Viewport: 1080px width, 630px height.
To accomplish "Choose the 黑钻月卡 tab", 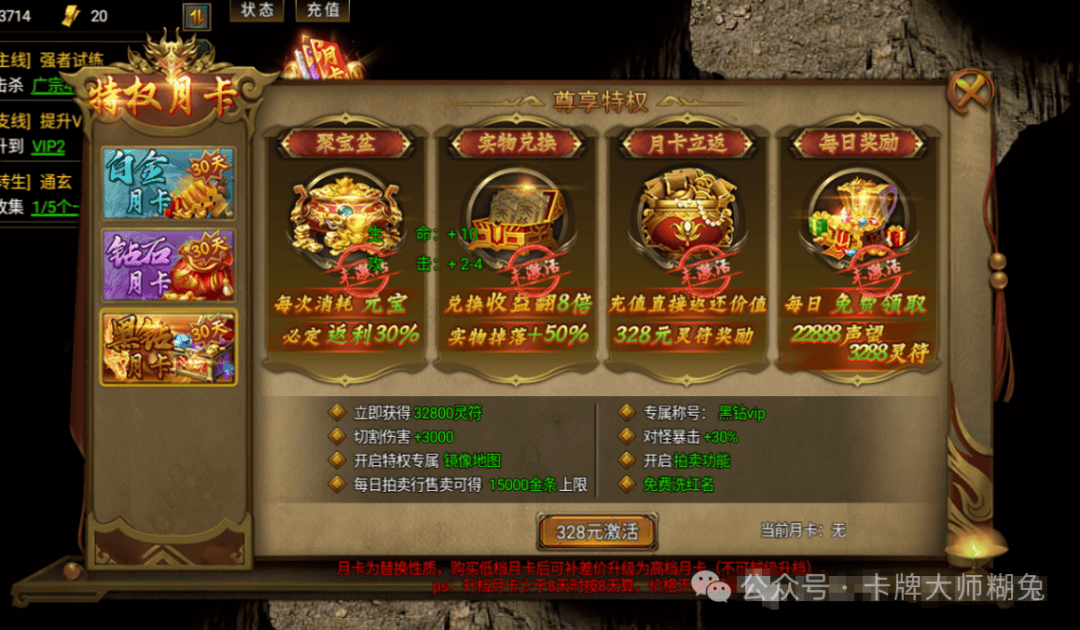I will pos(168,347).
